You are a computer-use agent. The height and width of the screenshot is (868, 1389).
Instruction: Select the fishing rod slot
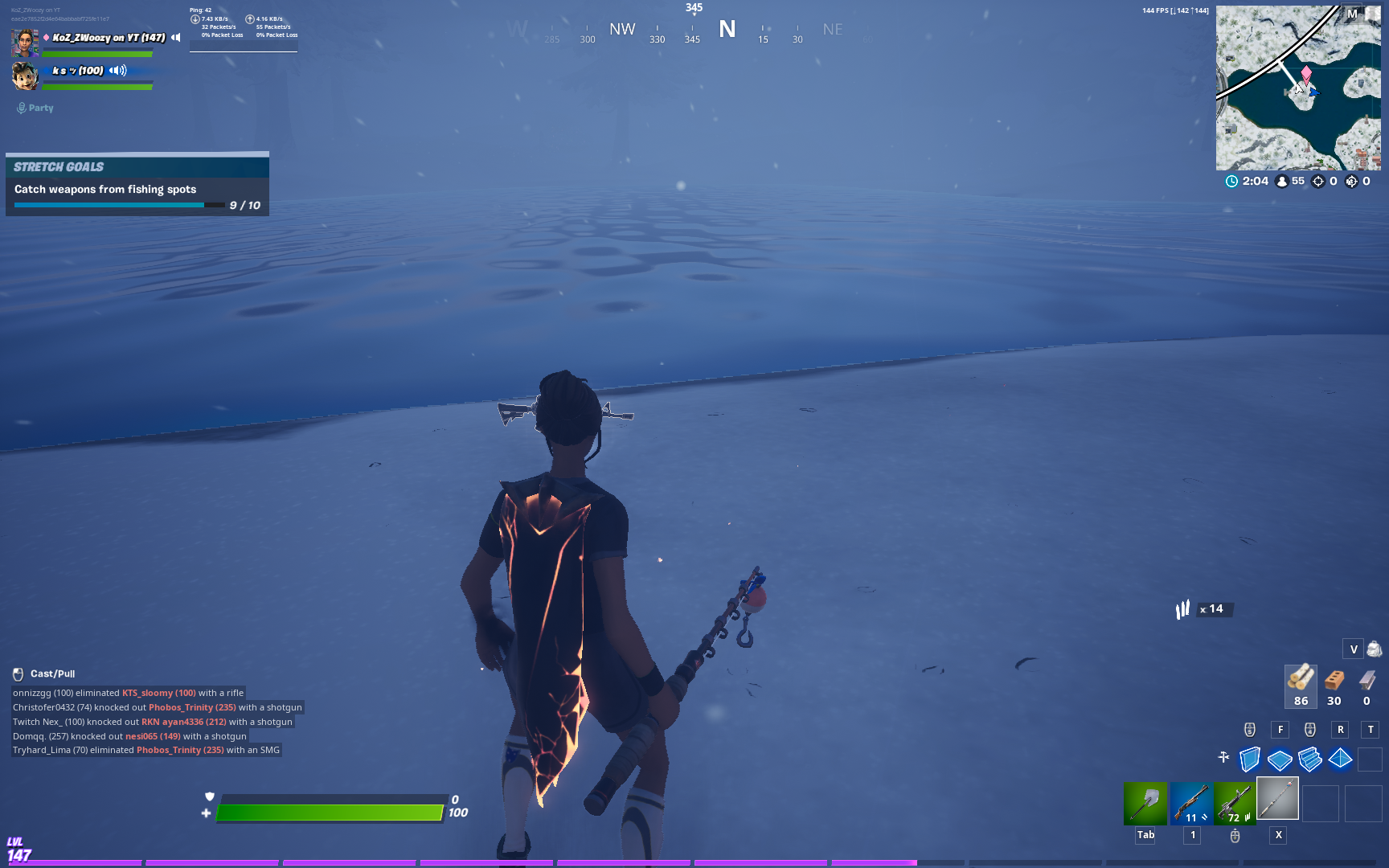pyautogui.click(x=1277, y=799)
